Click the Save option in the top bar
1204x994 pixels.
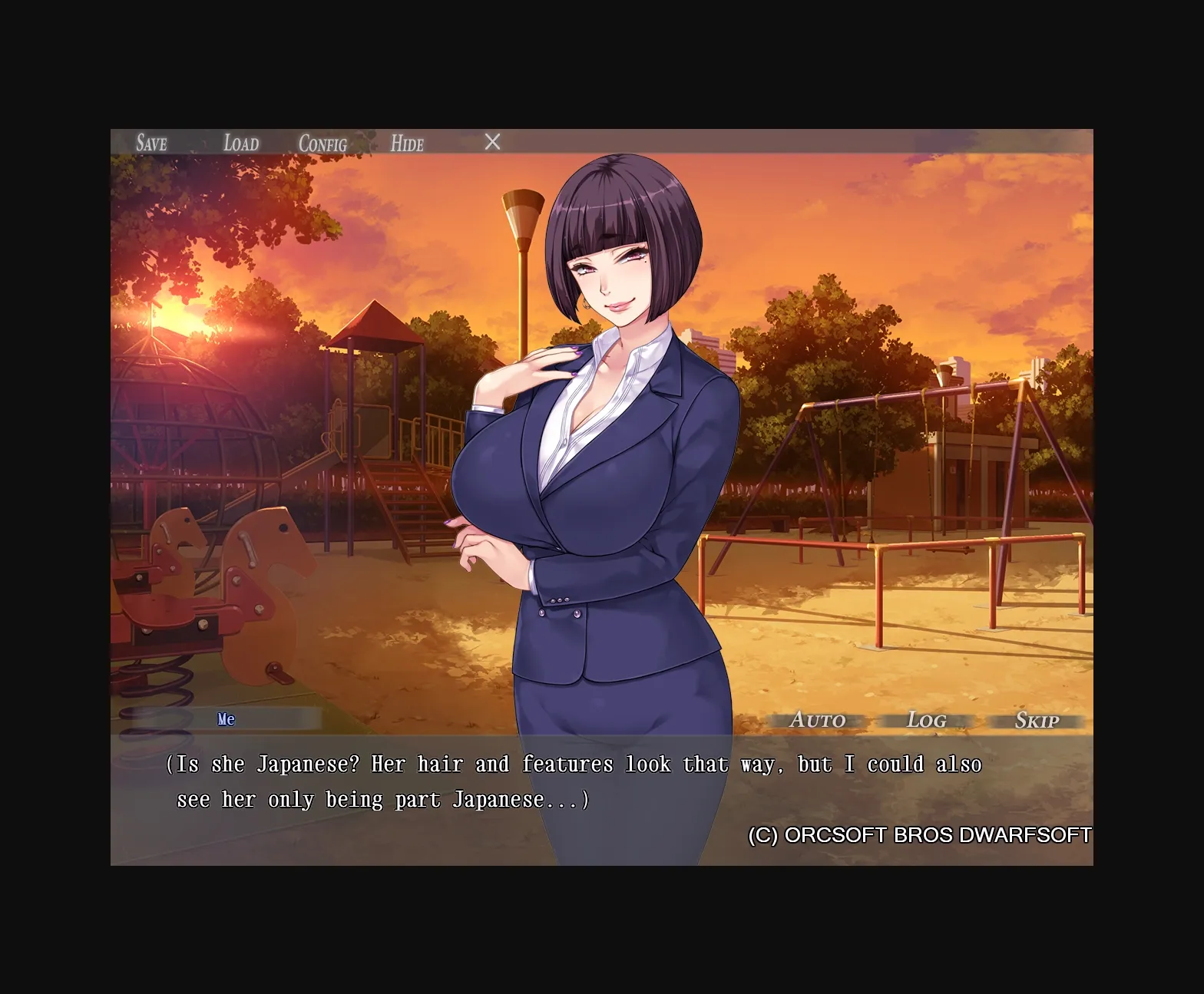pos(151,143)
